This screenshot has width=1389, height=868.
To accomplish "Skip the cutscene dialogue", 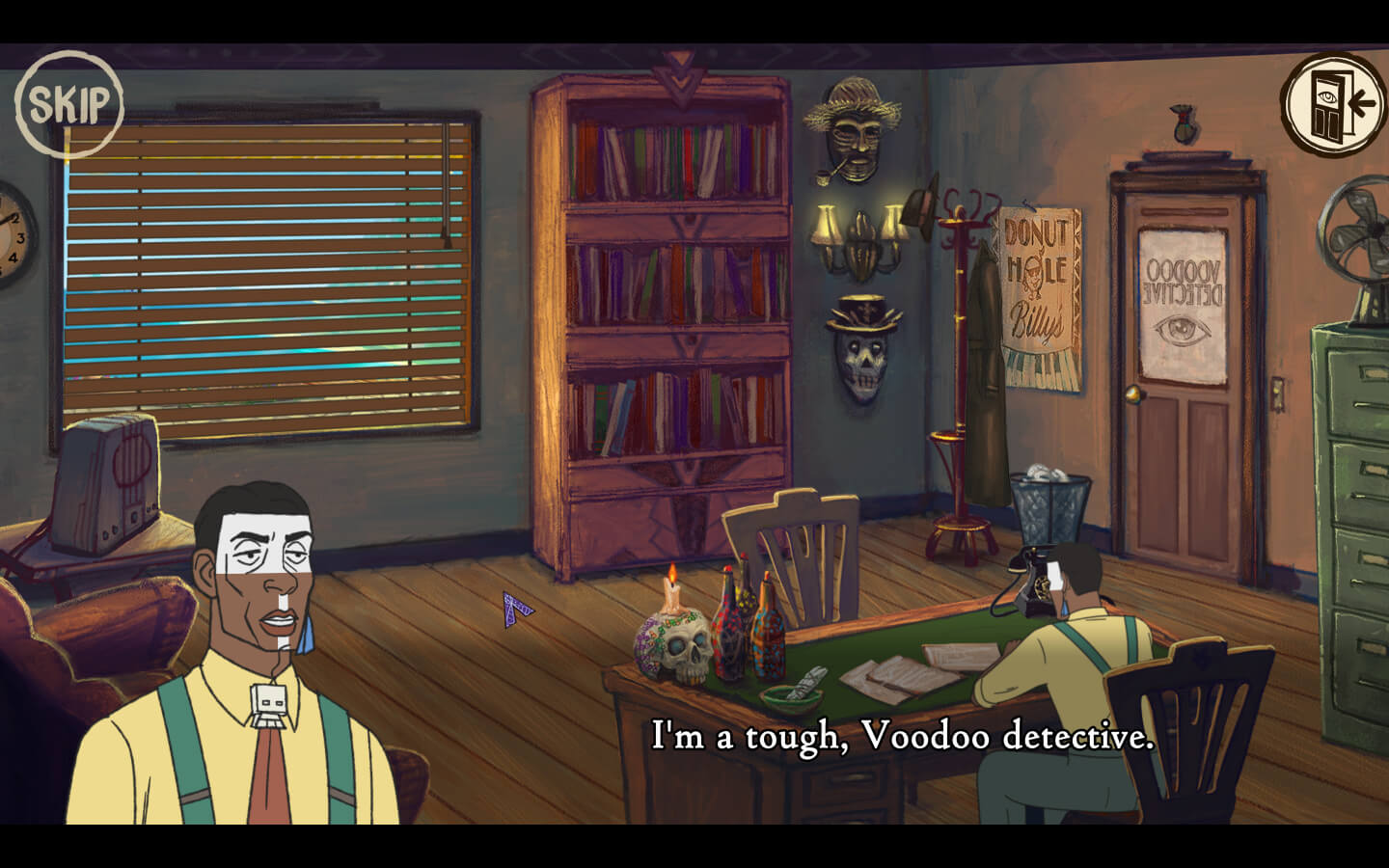I will (x=69, y=103).
